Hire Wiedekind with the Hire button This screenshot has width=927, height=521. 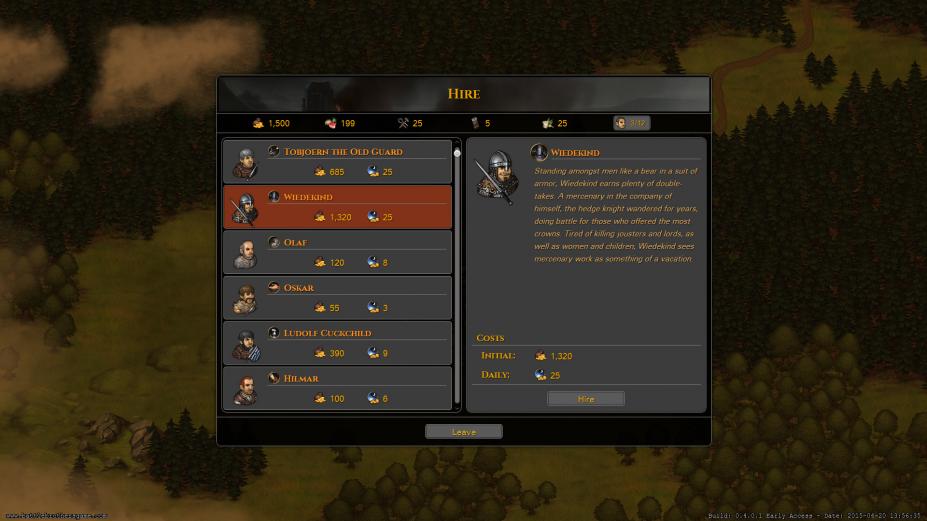[x=586, y=398]
